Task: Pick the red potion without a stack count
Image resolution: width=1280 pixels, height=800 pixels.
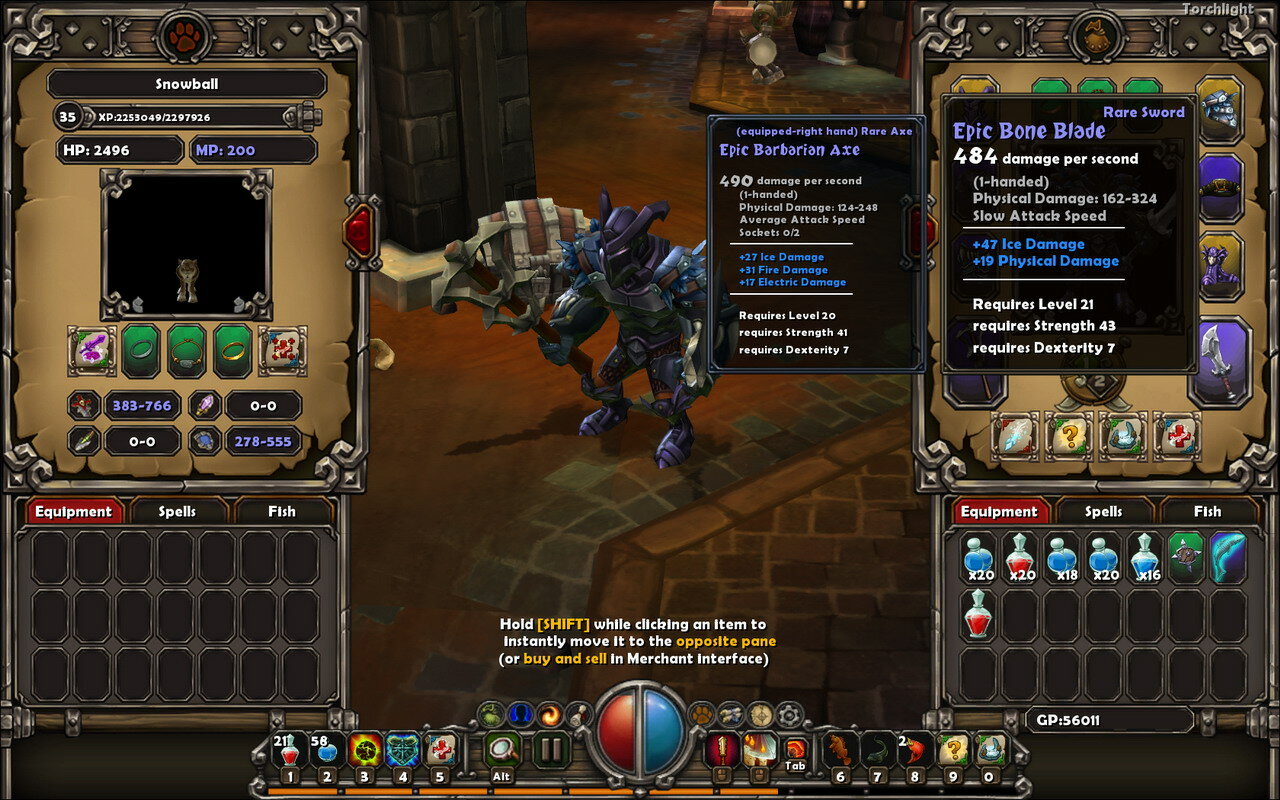Action: click(x=979, y=612)
